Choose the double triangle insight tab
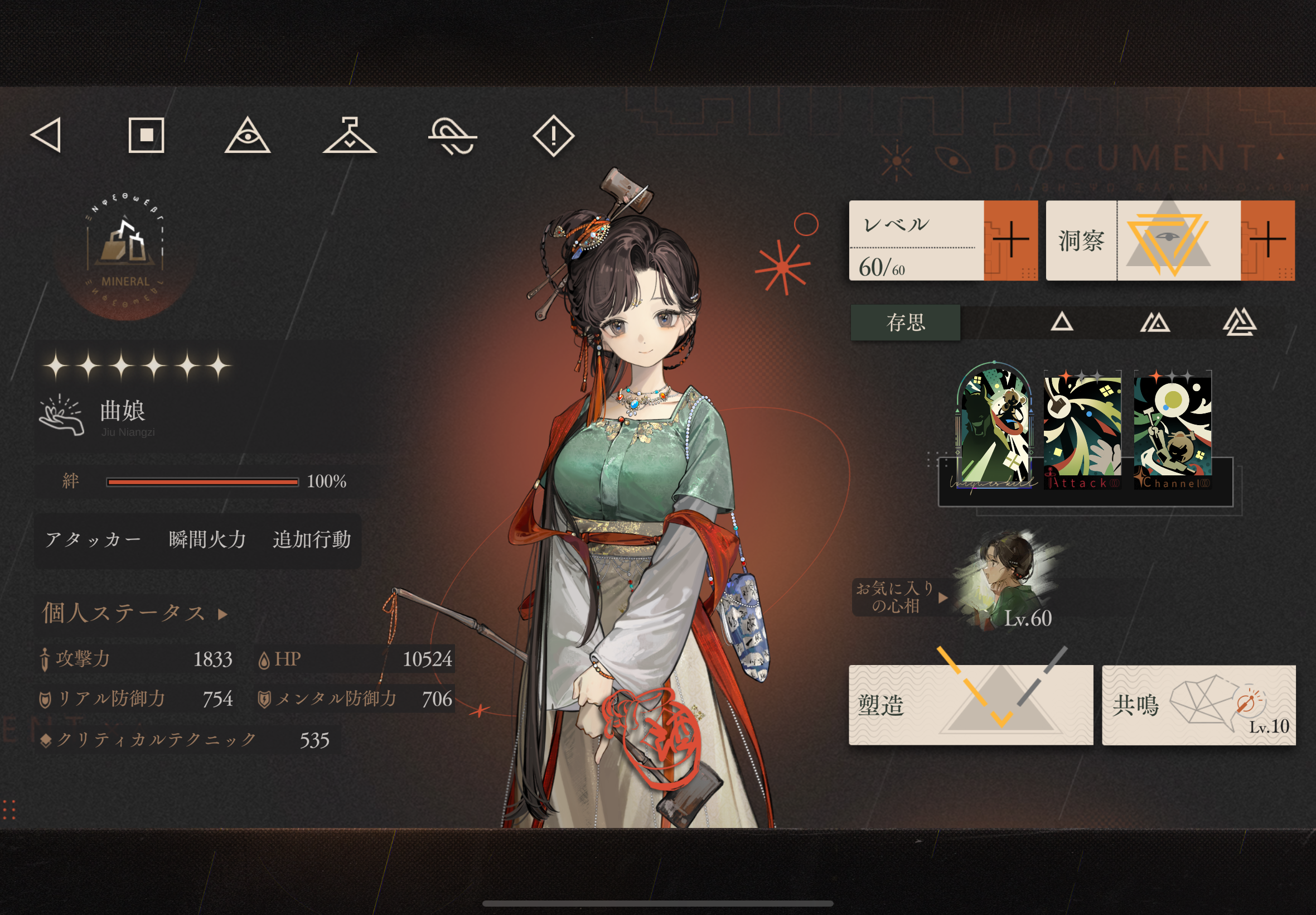Screen dimensions: 1316x915 click(1154, 322)
